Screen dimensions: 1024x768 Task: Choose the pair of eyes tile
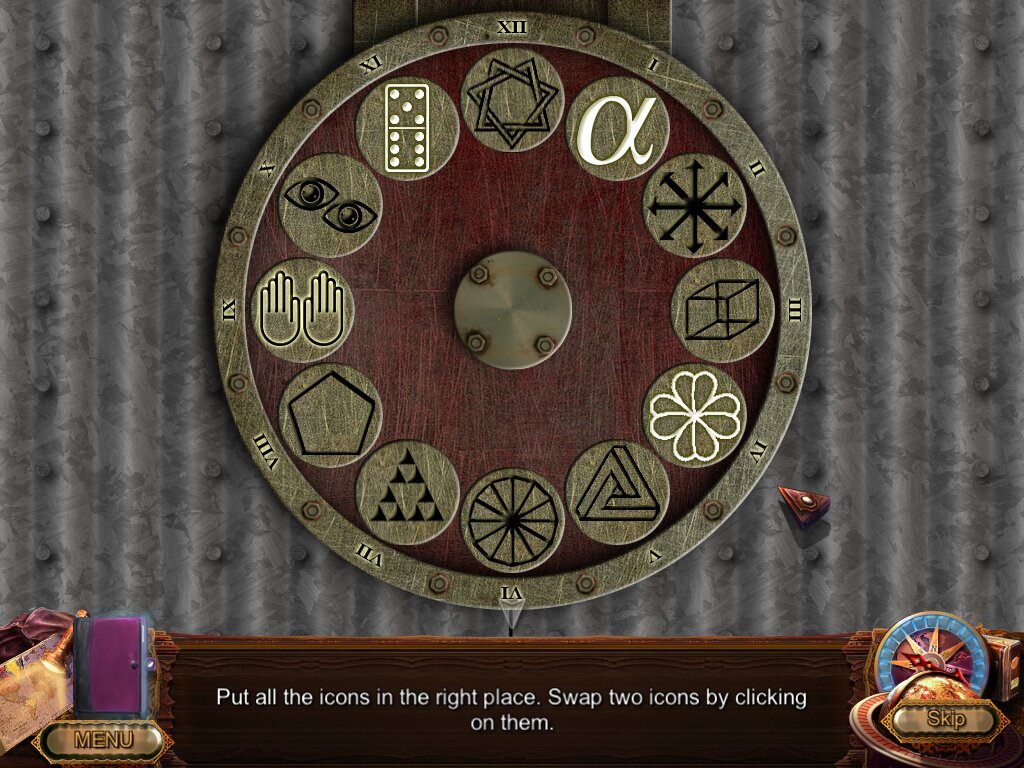(x=331, y=206)
